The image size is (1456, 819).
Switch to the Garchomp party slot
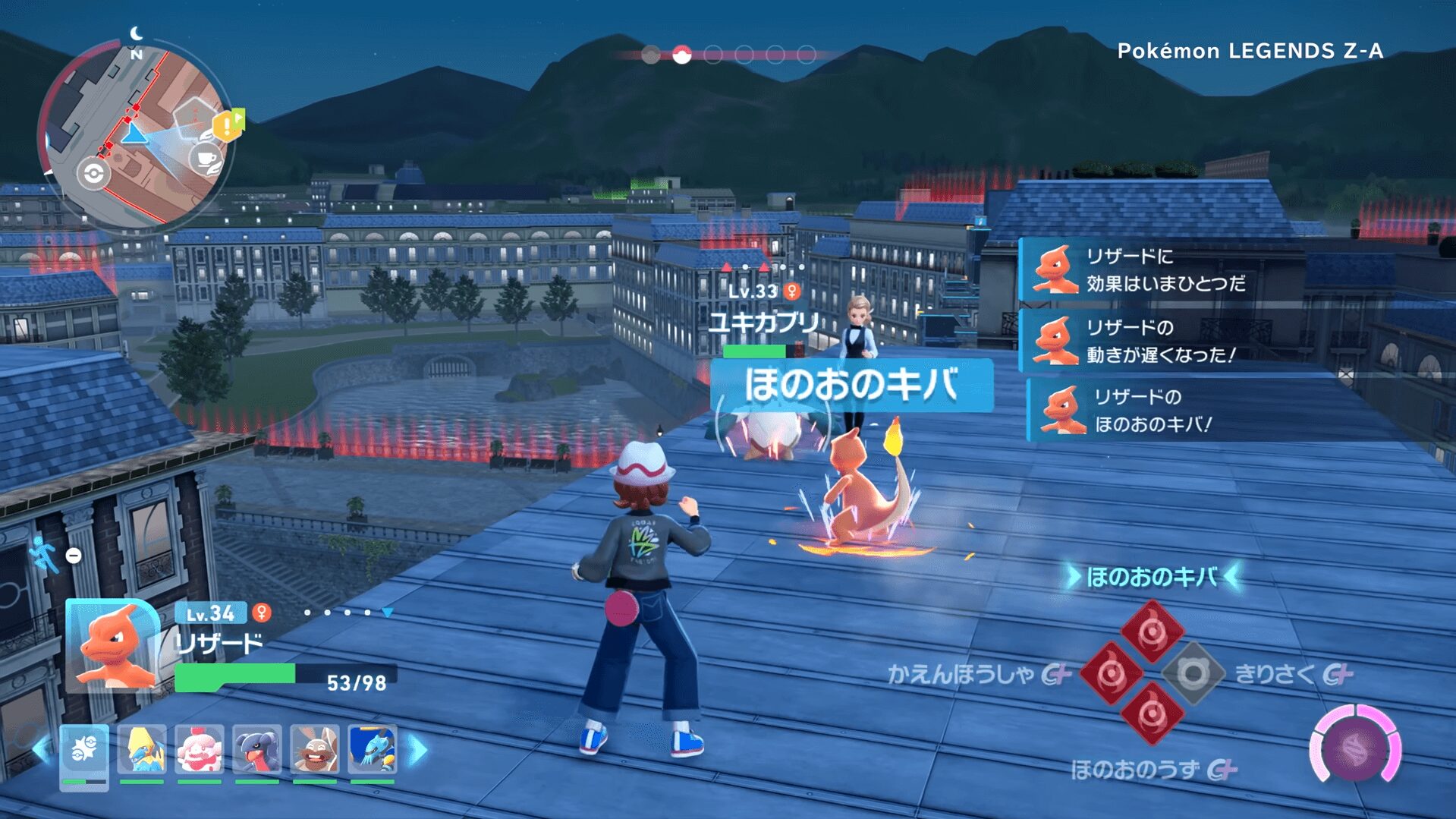(257, 750)
